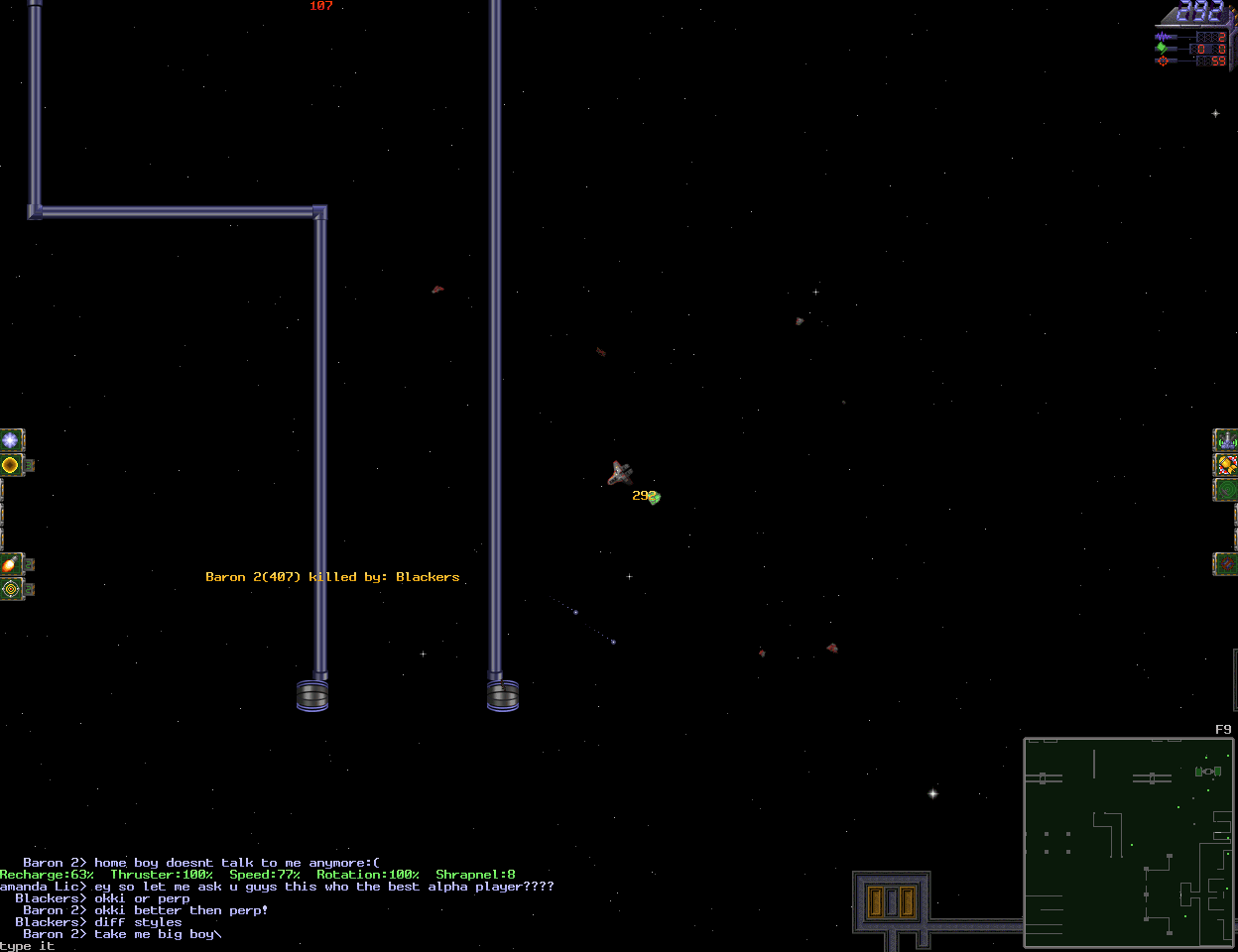
Task: Click the red crossed-circle status icon
Action: tap(1226, 564)
